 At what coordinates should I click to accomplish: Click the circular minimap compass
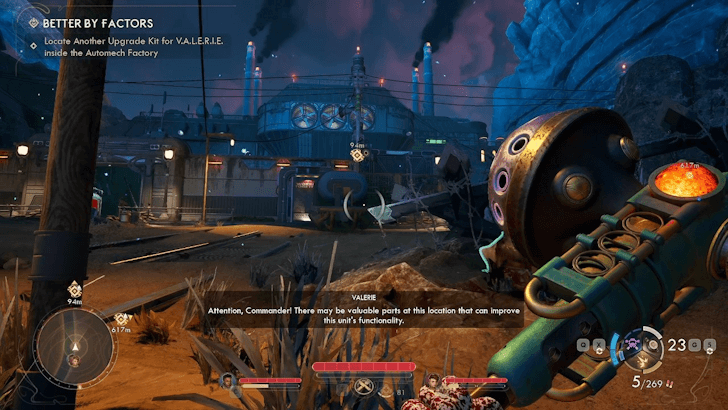(x=74, y=347)
